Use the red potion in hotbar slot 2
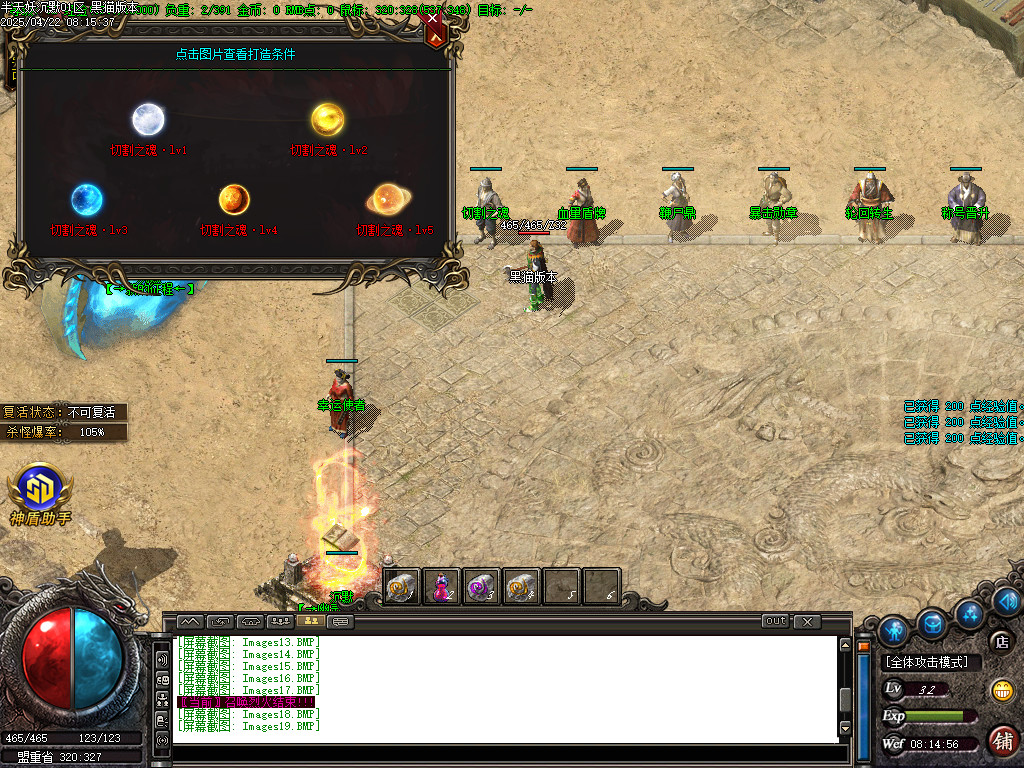Image resolution: width=1024 pixels, height=768 pixels. tap(441, 587)
